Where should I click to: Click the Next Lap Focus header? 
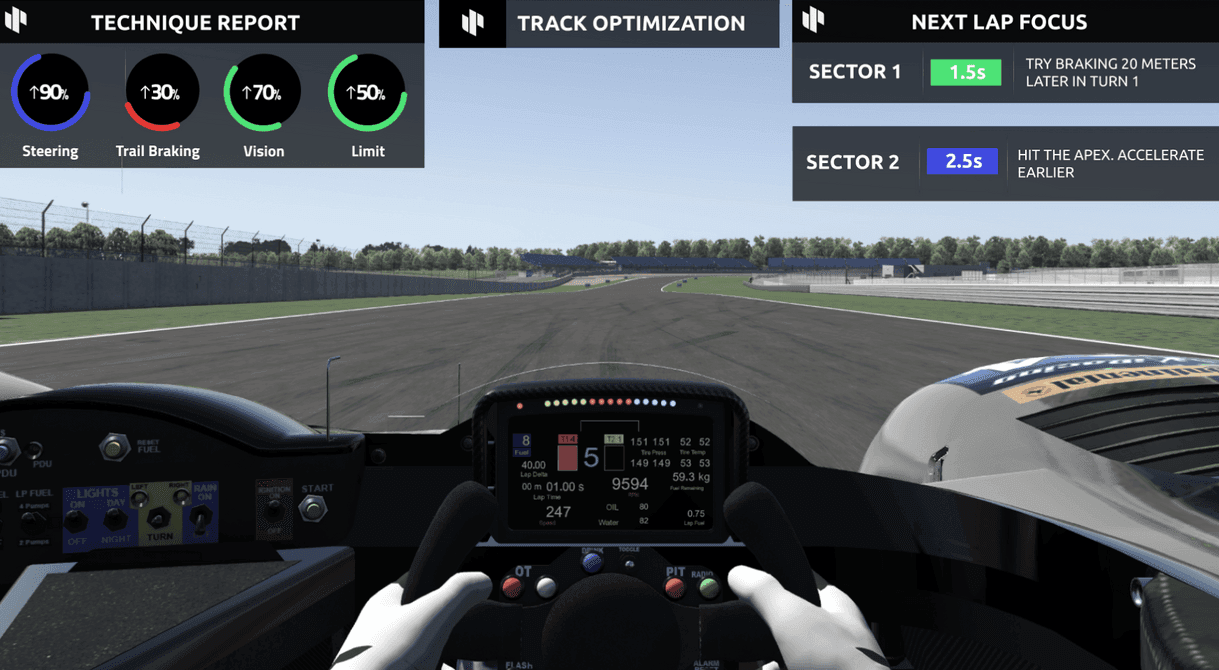coord(998,22)
